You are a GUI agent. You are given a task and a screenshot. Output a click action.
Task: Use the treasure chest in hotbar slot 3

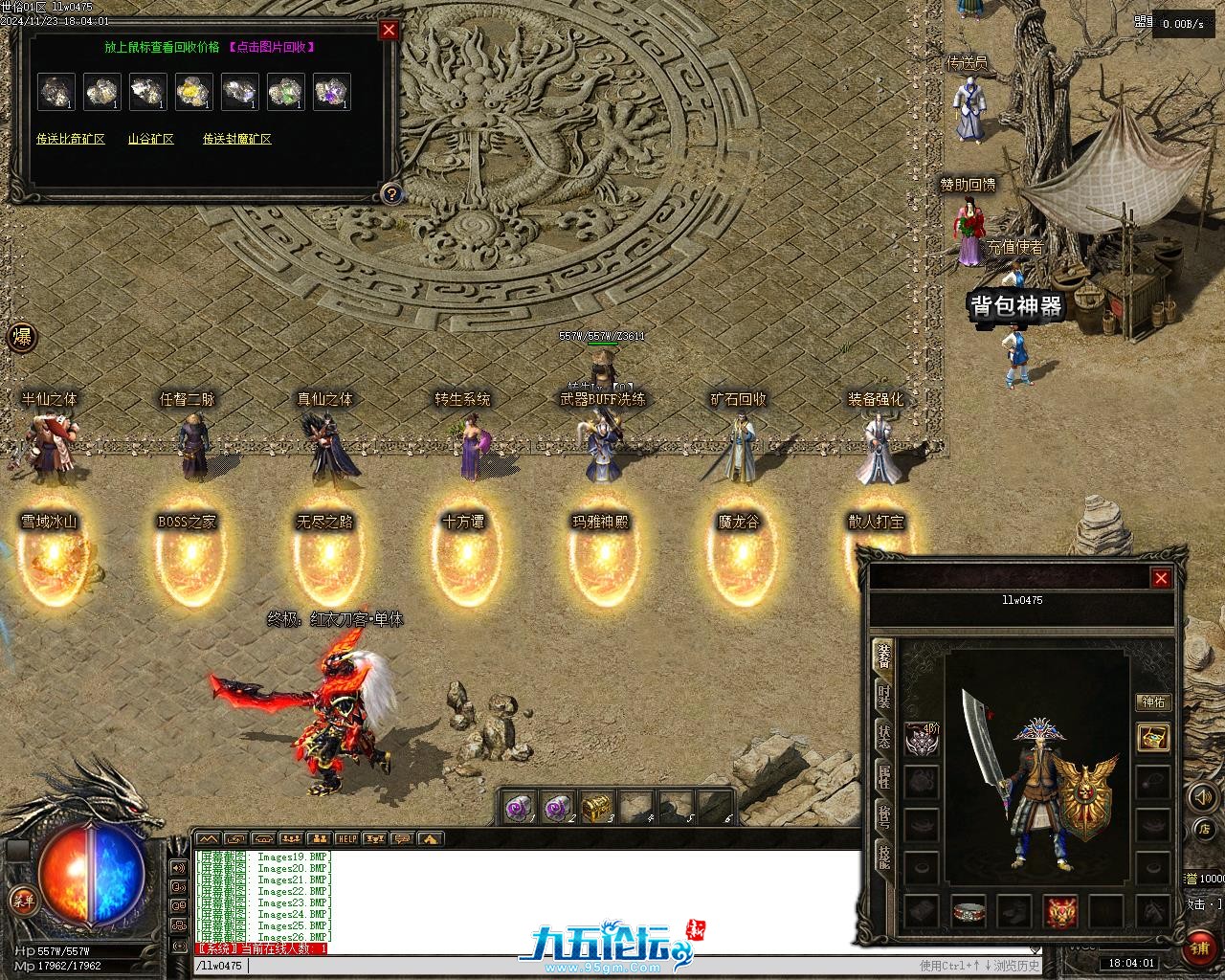(x=597, y=808)
